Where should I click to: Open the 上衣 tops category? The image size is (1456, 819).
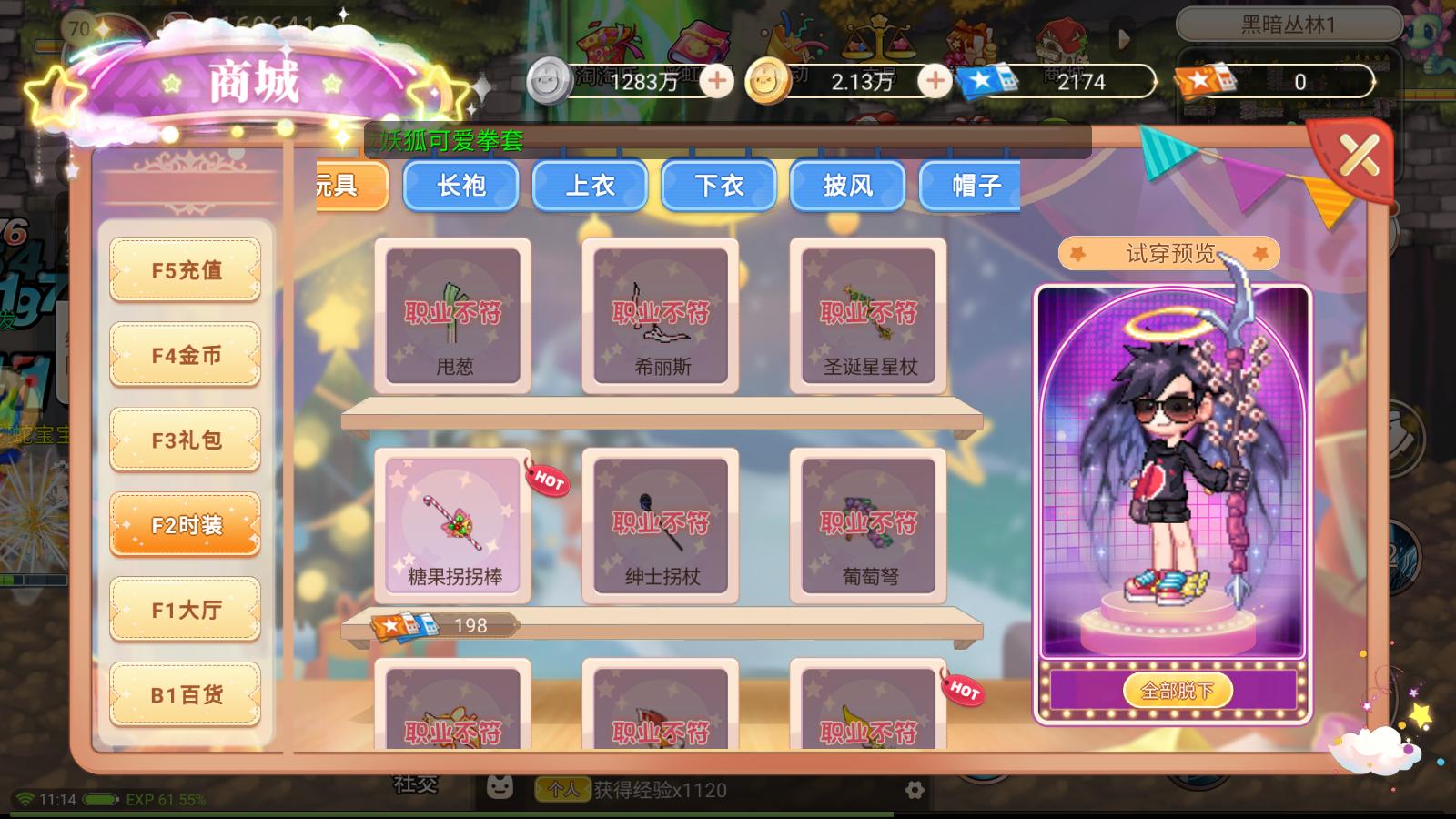pos(590,186)
